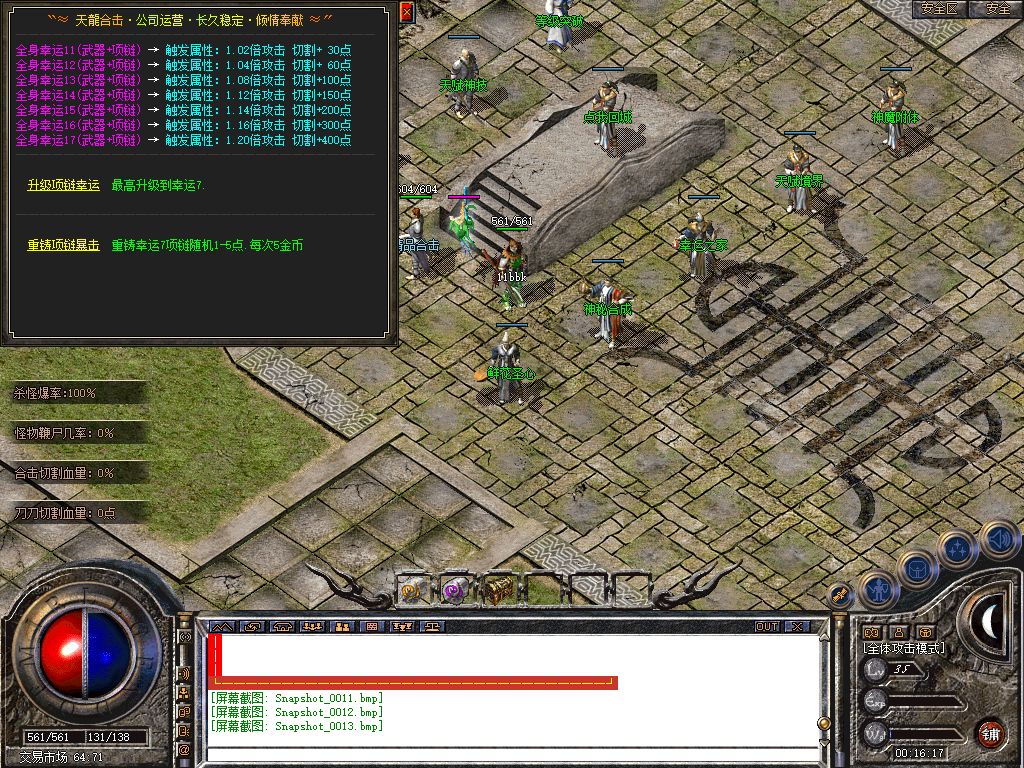This screenshot has width=1024, height=768.
Task: Close the NPC dialog with the red X
Action: (x=406, y=12)
